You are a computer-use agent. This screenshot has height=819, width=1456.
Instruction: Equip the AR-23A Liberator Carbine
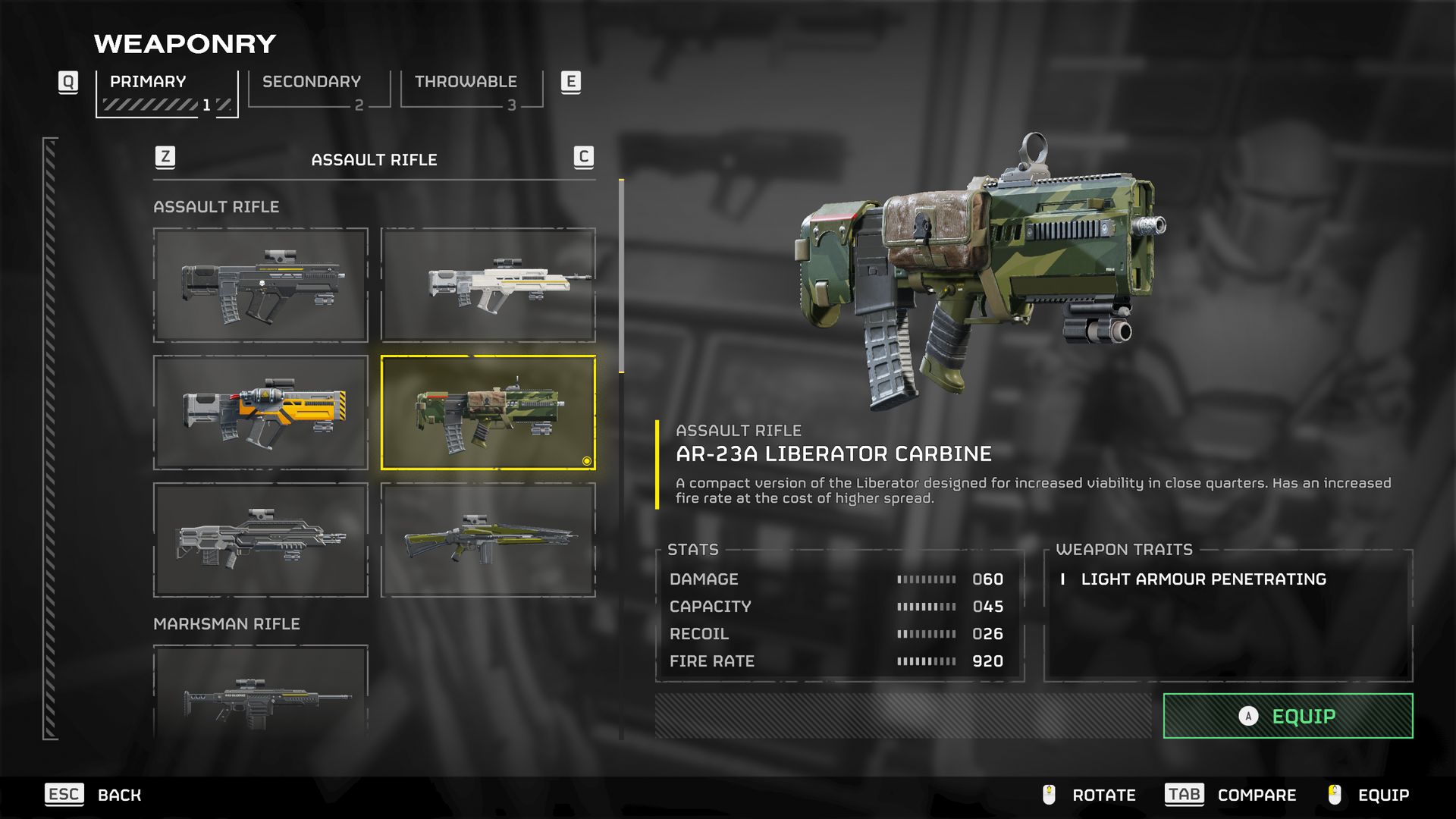click(x=1288, y=716)
